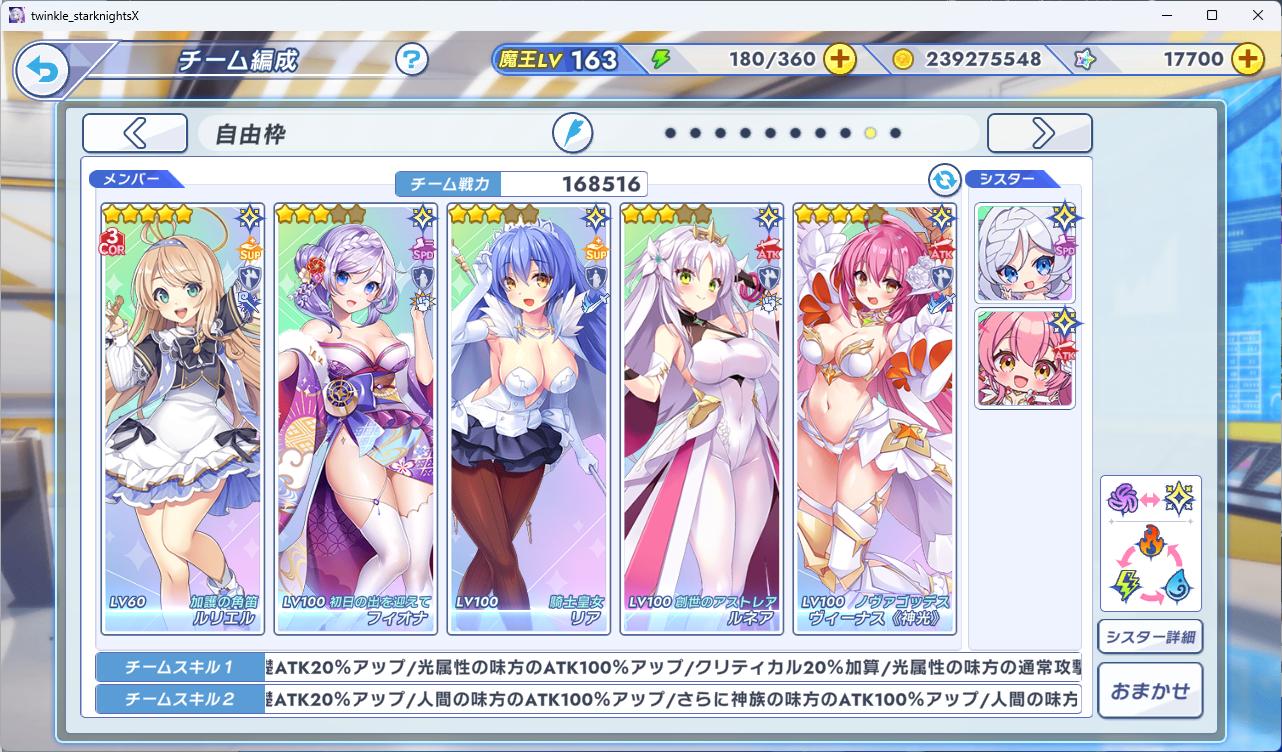
Task: Select the フィオナ member card
Action: (x=356, y=418)
